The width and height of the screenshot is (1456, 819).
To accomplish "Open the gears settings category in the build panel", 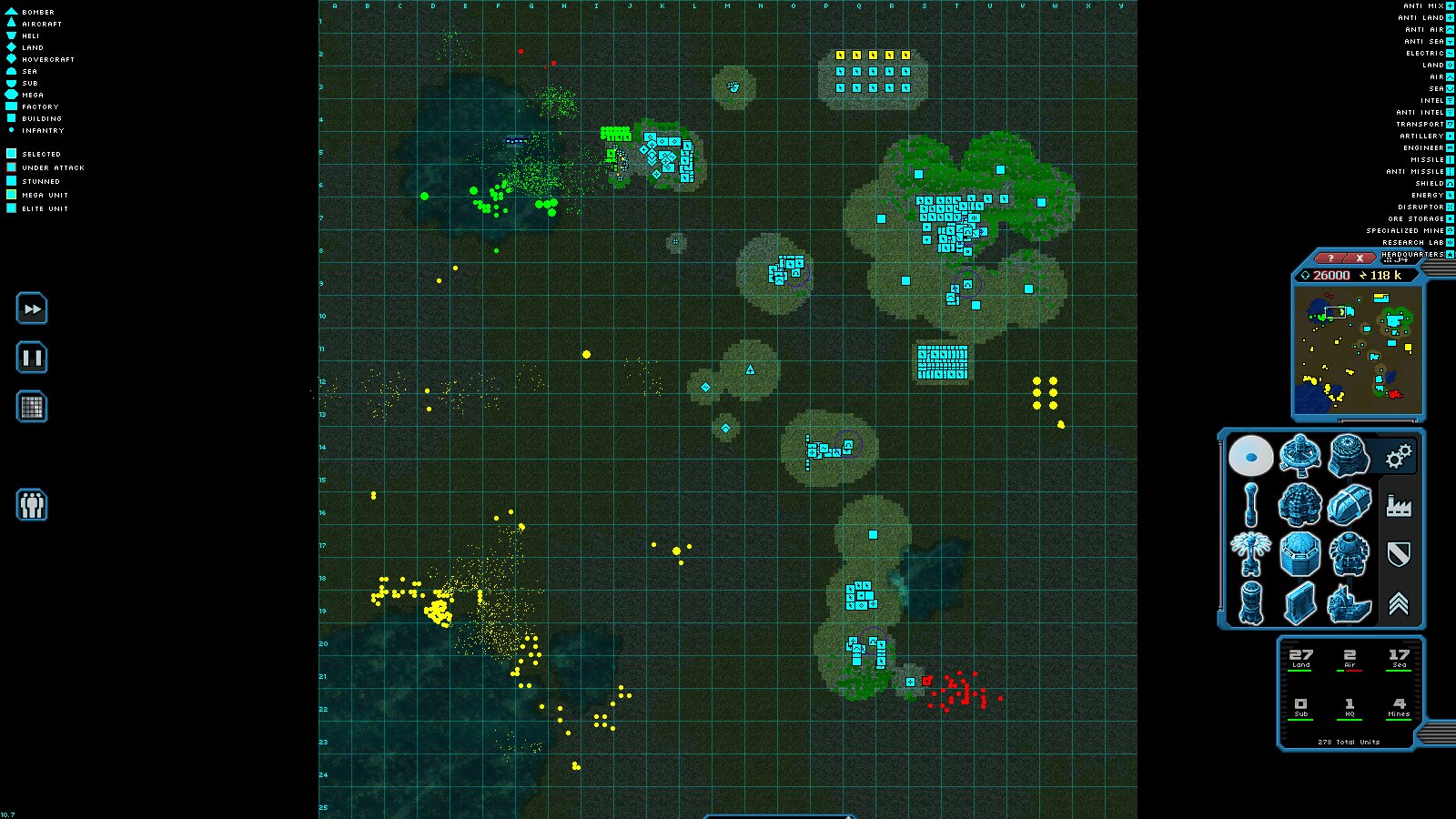I will pos(1399,455).
